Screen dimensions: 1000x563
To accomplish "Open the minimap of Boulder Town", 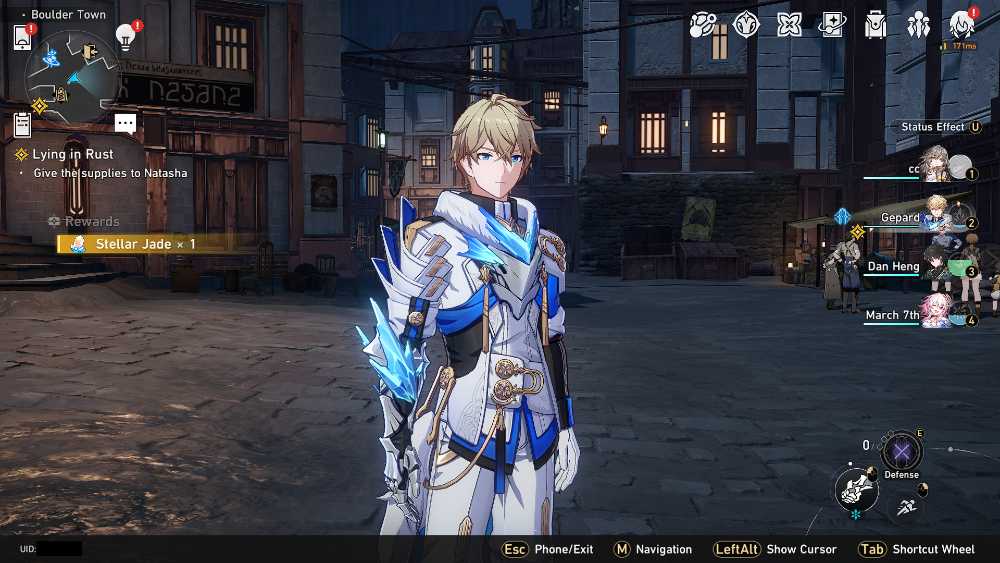I will [x=72, y=72].
